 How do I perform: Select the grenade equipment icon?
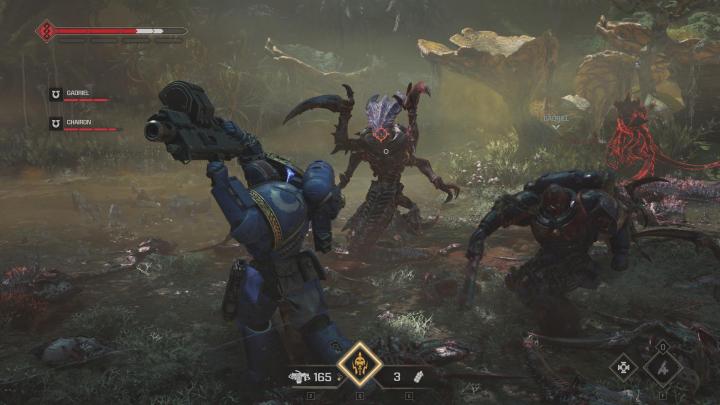pos(421,377)
